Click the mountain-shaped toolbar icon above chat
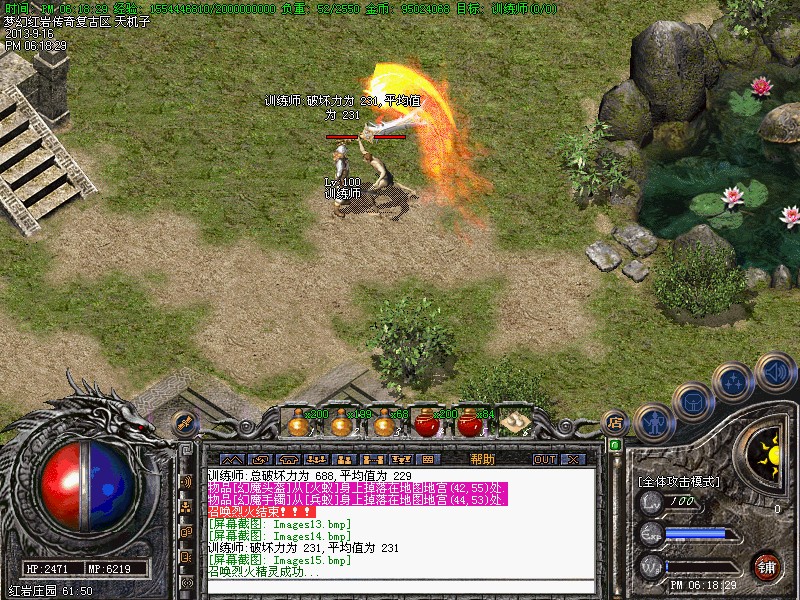 [231, 459]
